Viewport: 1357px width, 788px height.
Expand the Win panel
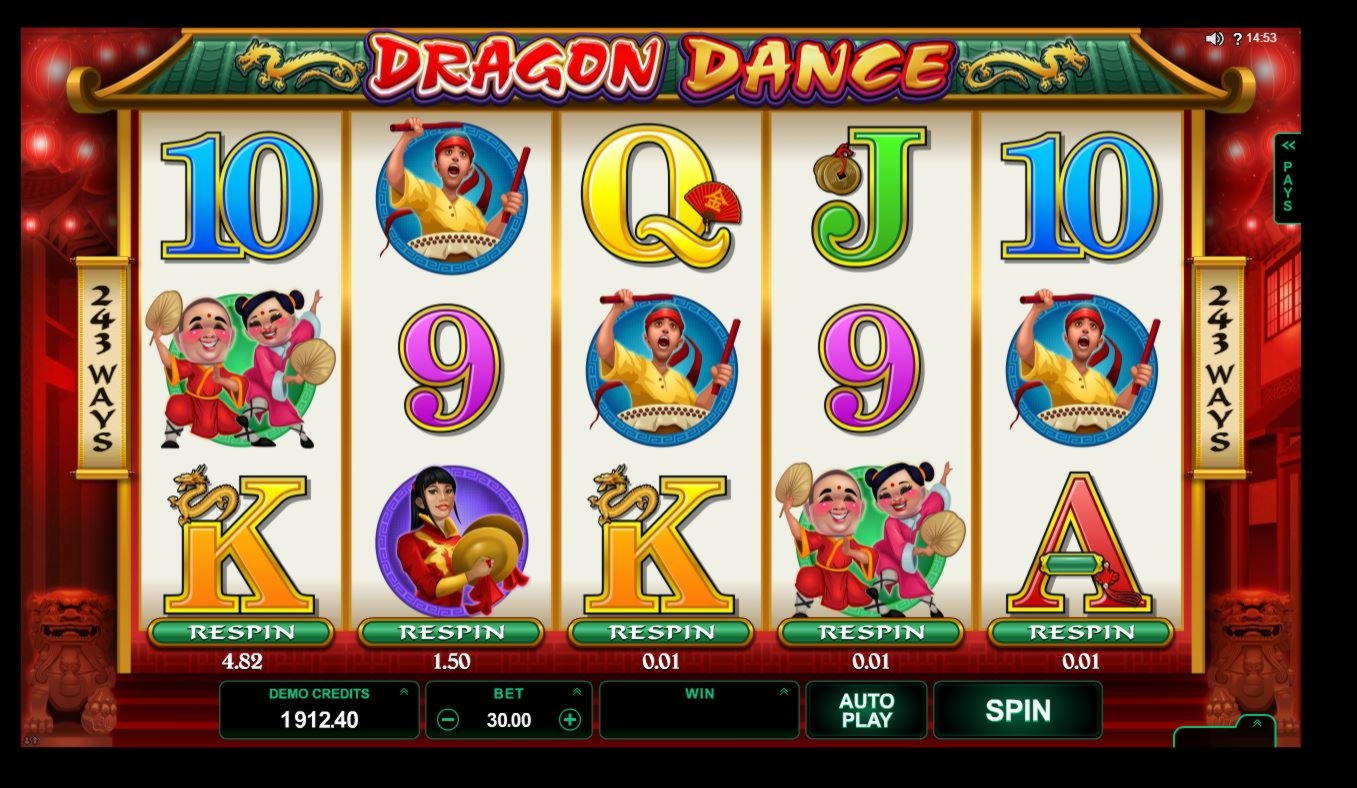coord(784,691)
